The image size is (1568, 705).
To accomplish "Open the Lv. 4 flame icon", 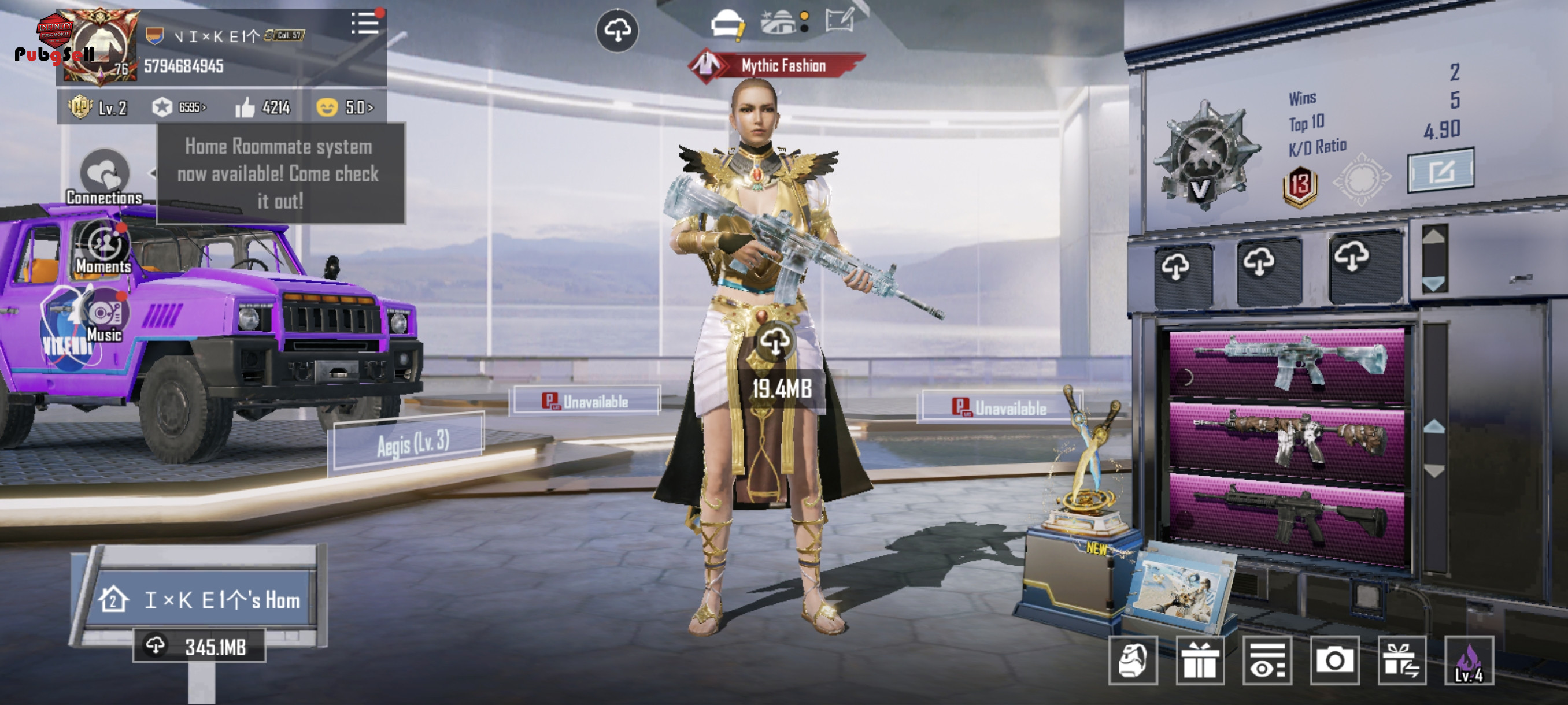I will 1469,661.
